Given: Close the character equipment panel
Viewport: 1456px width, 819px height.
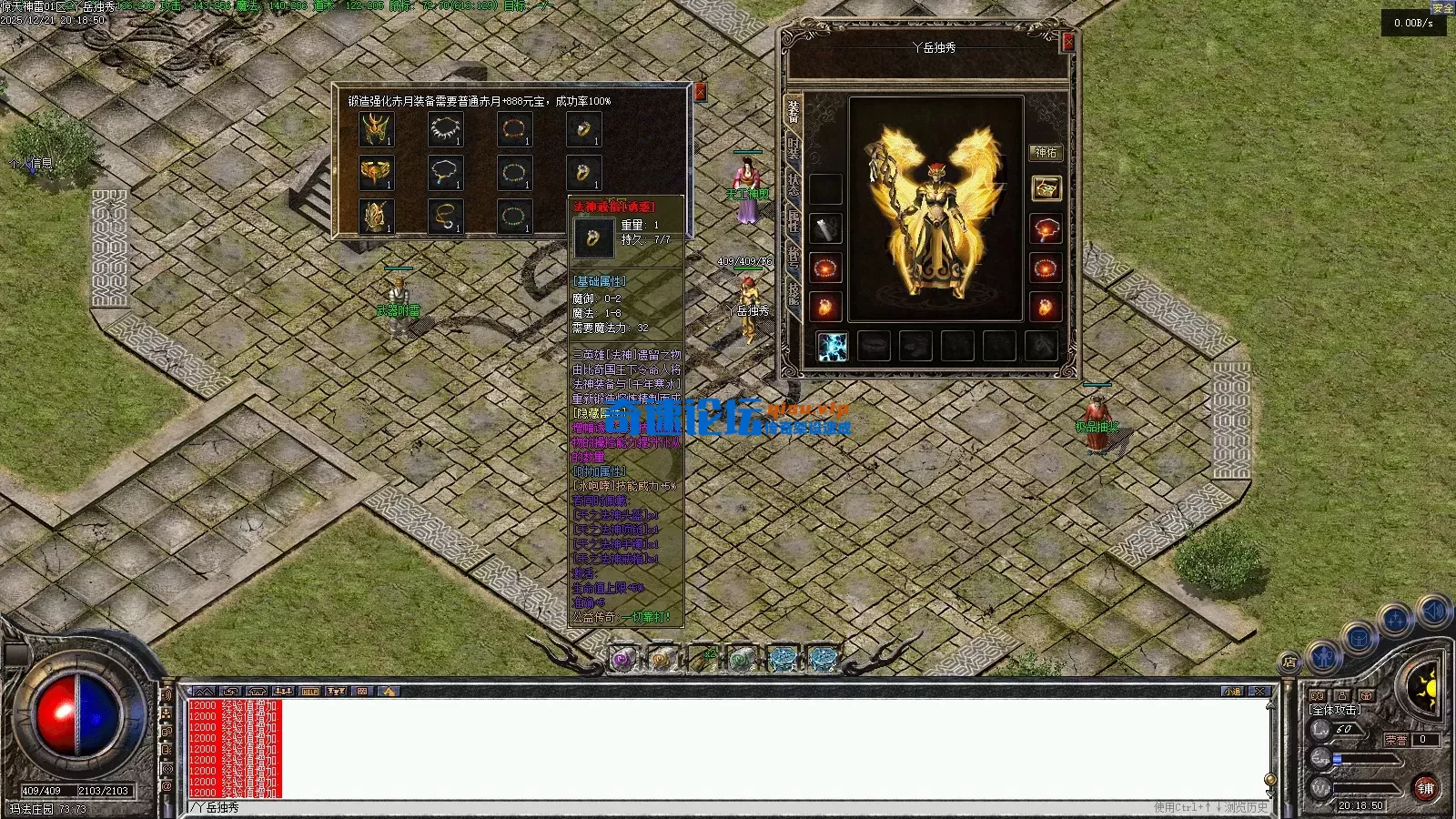Looking at the screenshot, I should [1068, 42].
